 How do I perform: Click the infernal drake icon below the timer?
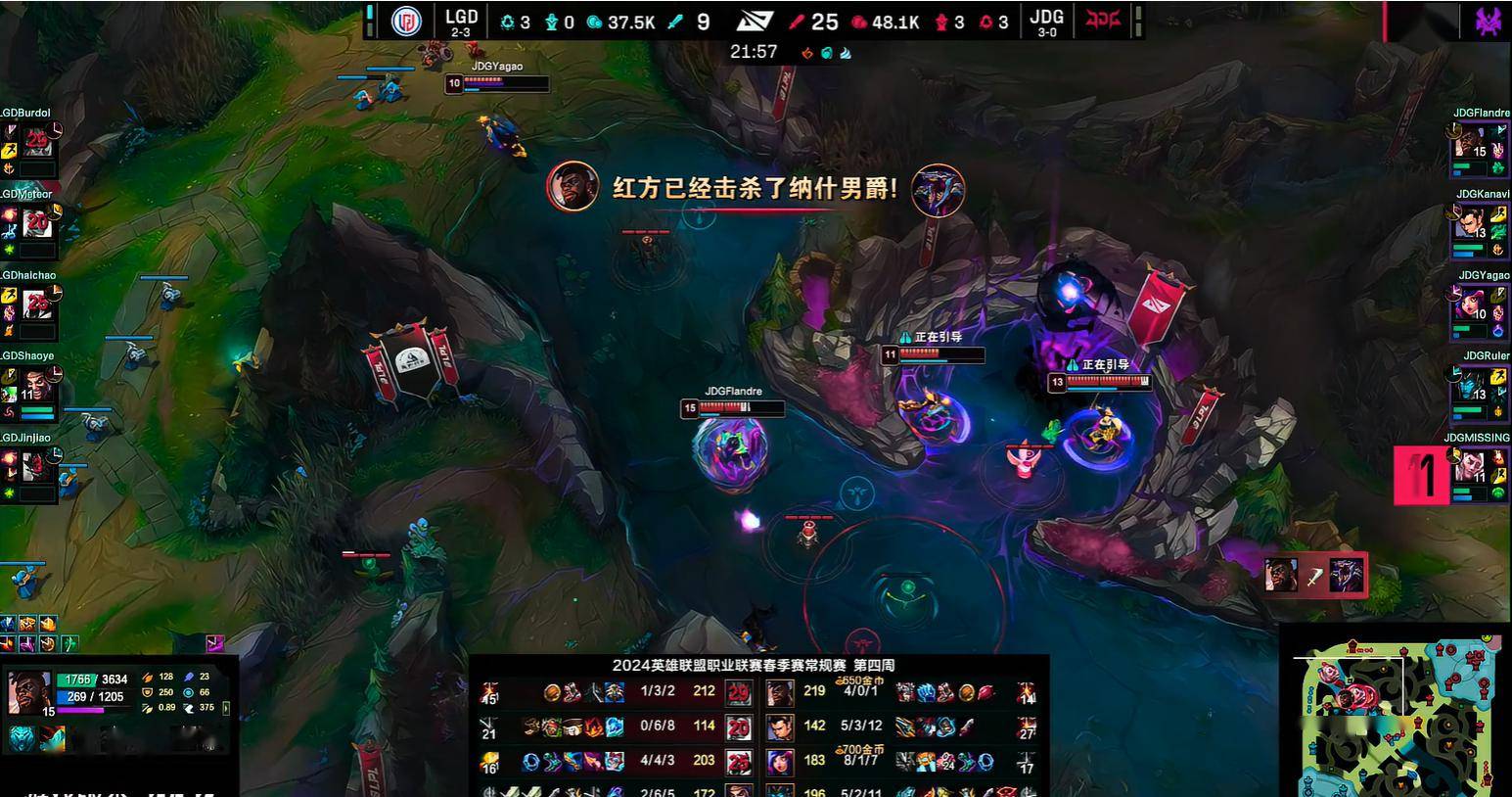coord(808,52)
